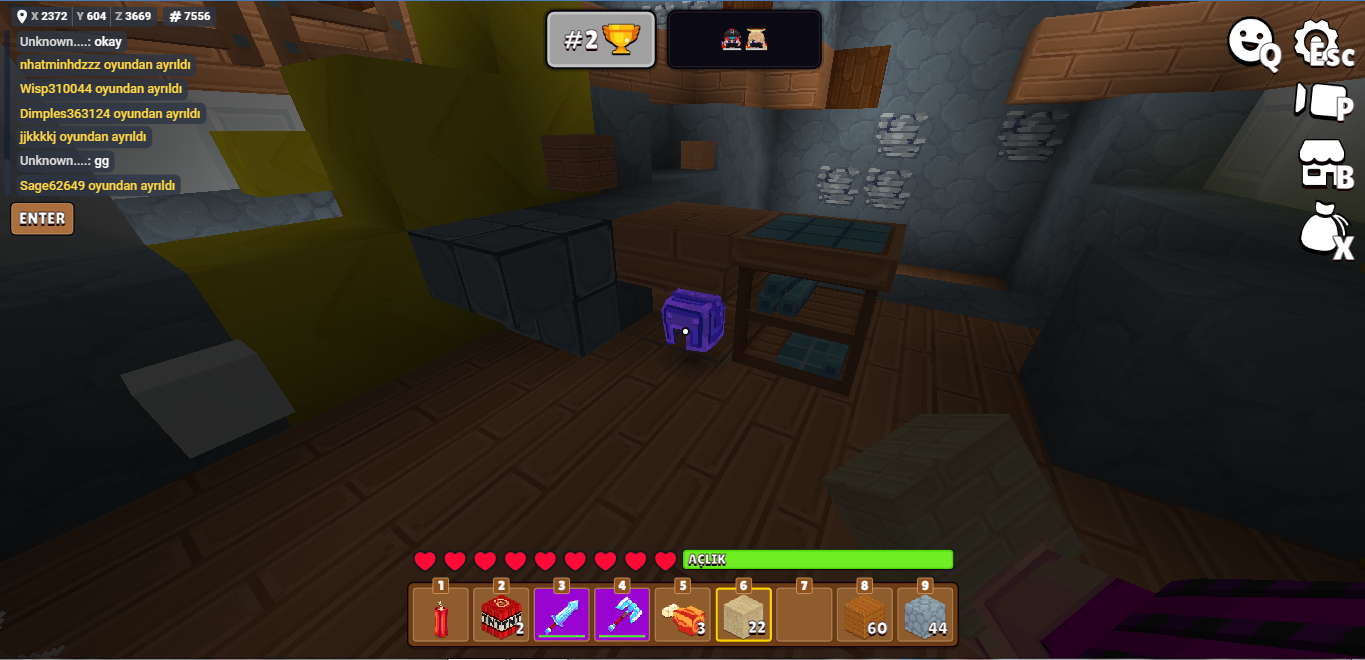This screenshot has width=1365, height=660.
Task: Select the TNT block hotbar slot
Action: point(501,615)
